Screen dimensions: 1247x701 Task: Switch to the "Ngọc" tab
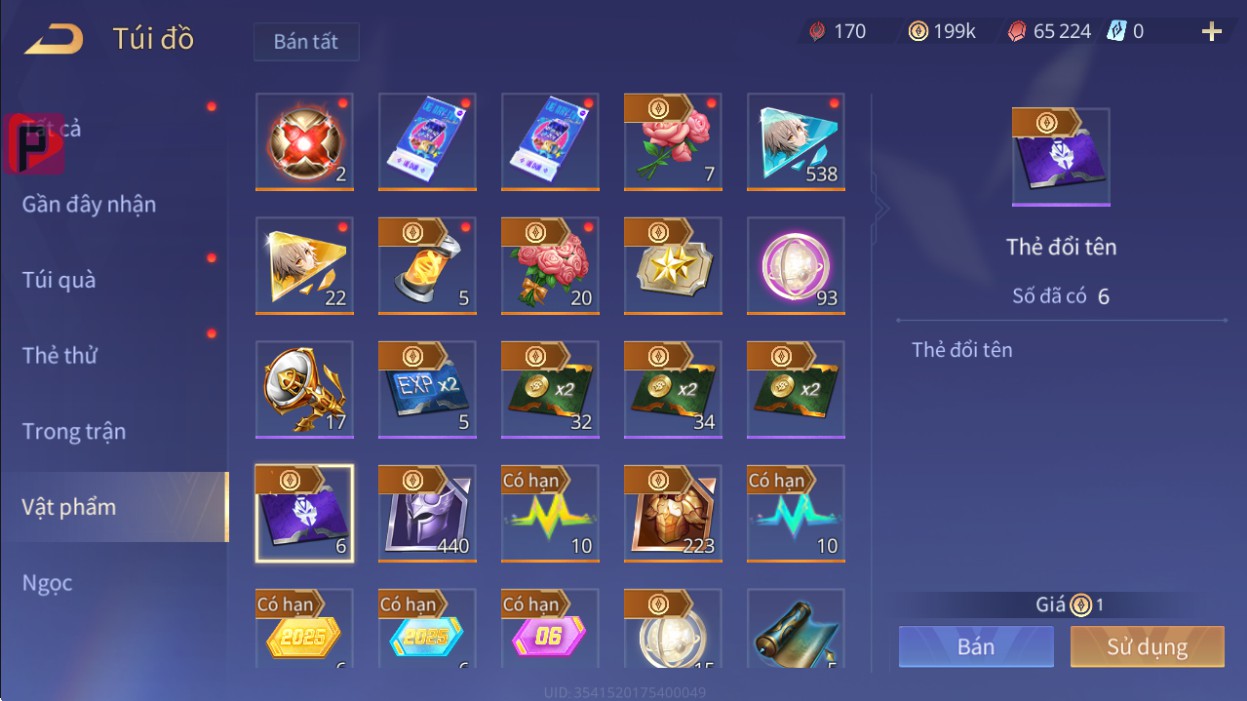pos(47,582)
